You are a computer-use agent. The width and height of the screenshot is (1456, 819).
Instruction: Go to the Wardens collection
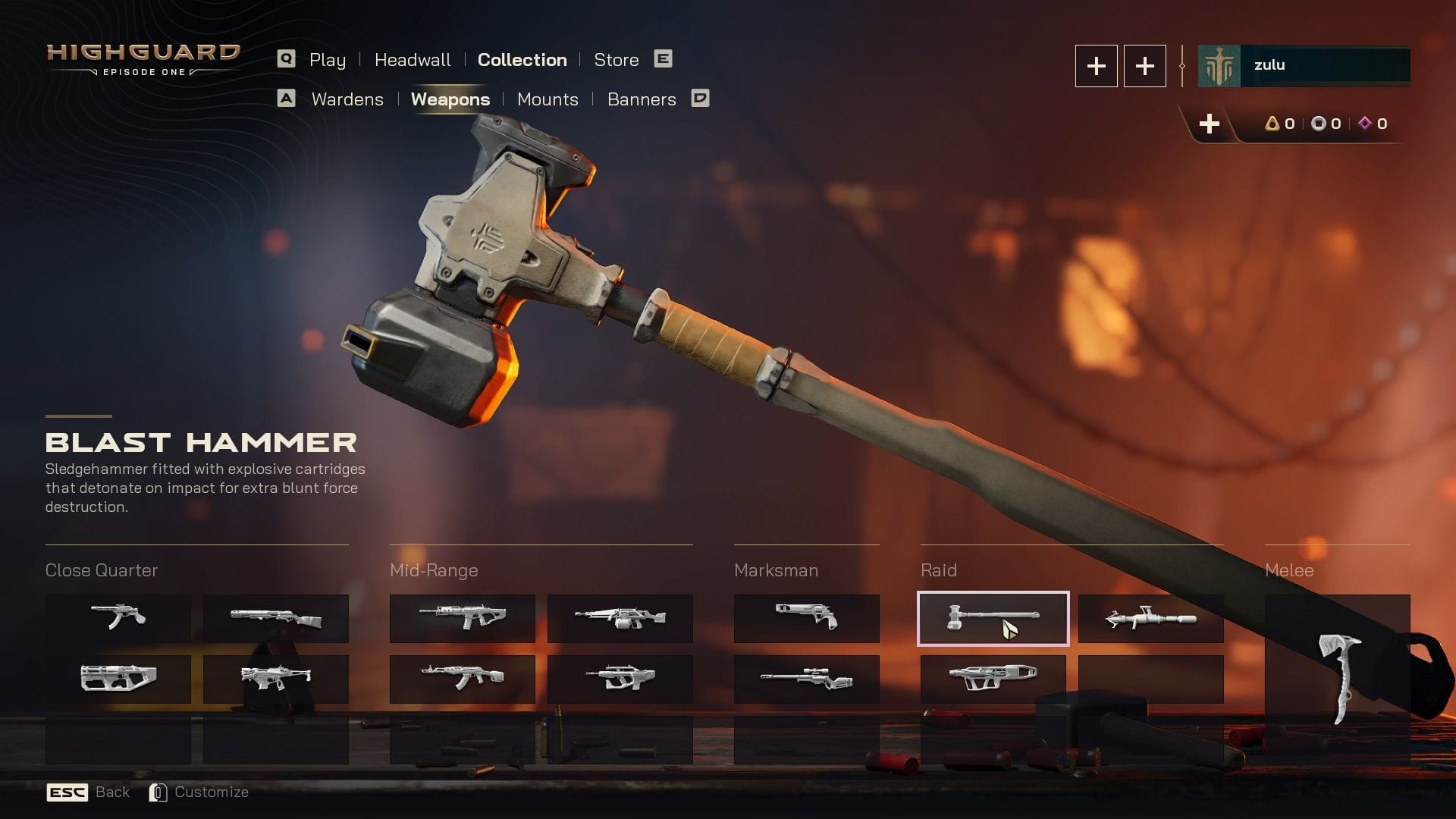pyautogui.click(x=347, y=99)
